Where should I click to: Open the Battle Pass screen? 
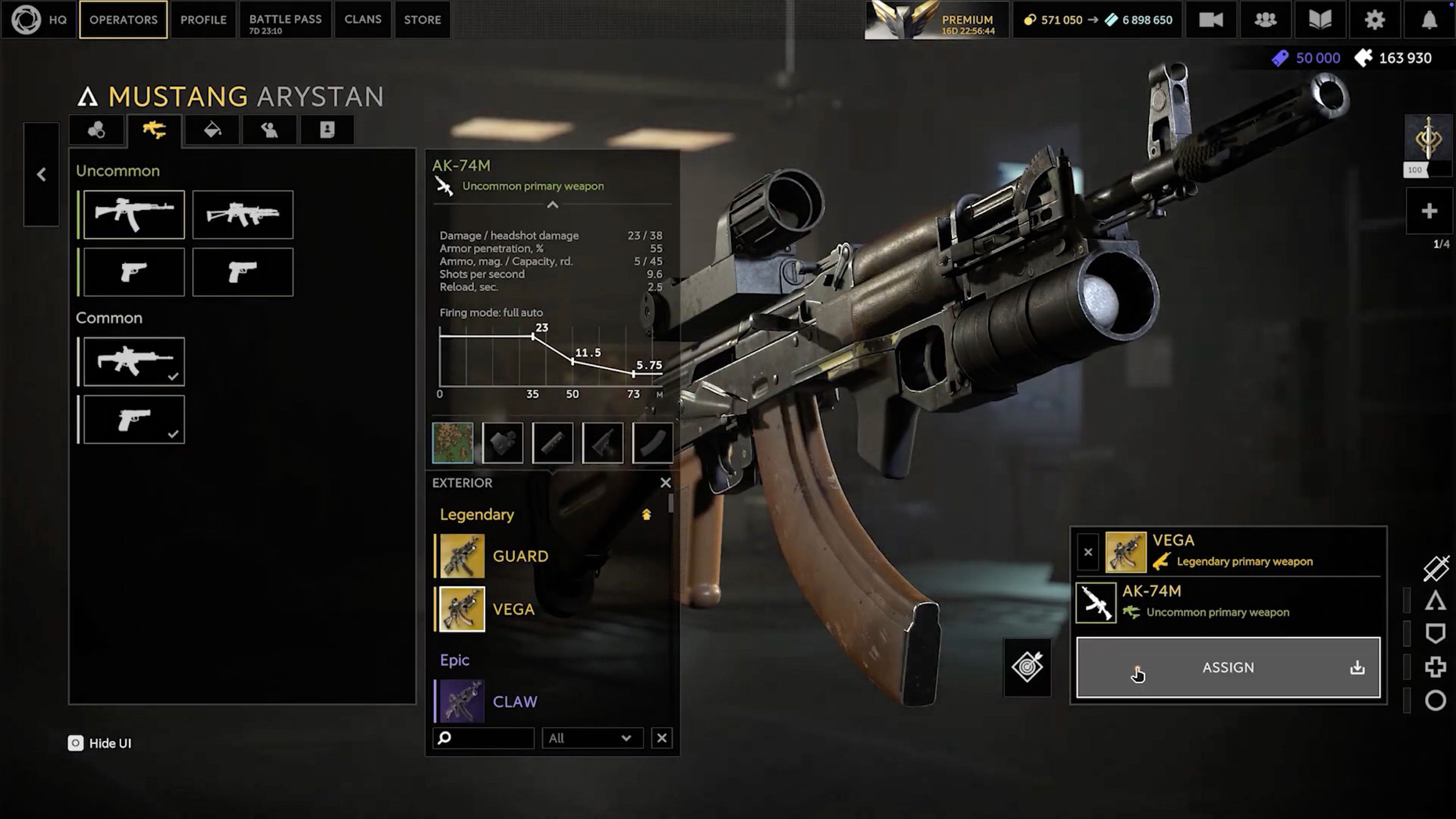(285, 20)
